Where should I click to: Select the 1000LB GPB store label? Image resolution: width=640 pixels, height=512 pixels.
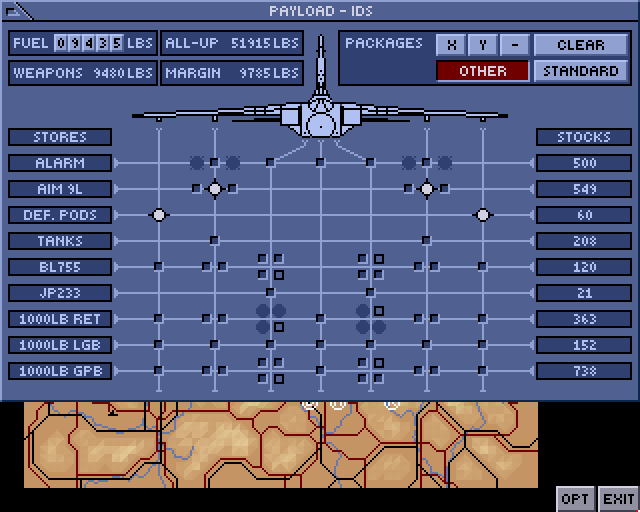click(x=60, y=371)
